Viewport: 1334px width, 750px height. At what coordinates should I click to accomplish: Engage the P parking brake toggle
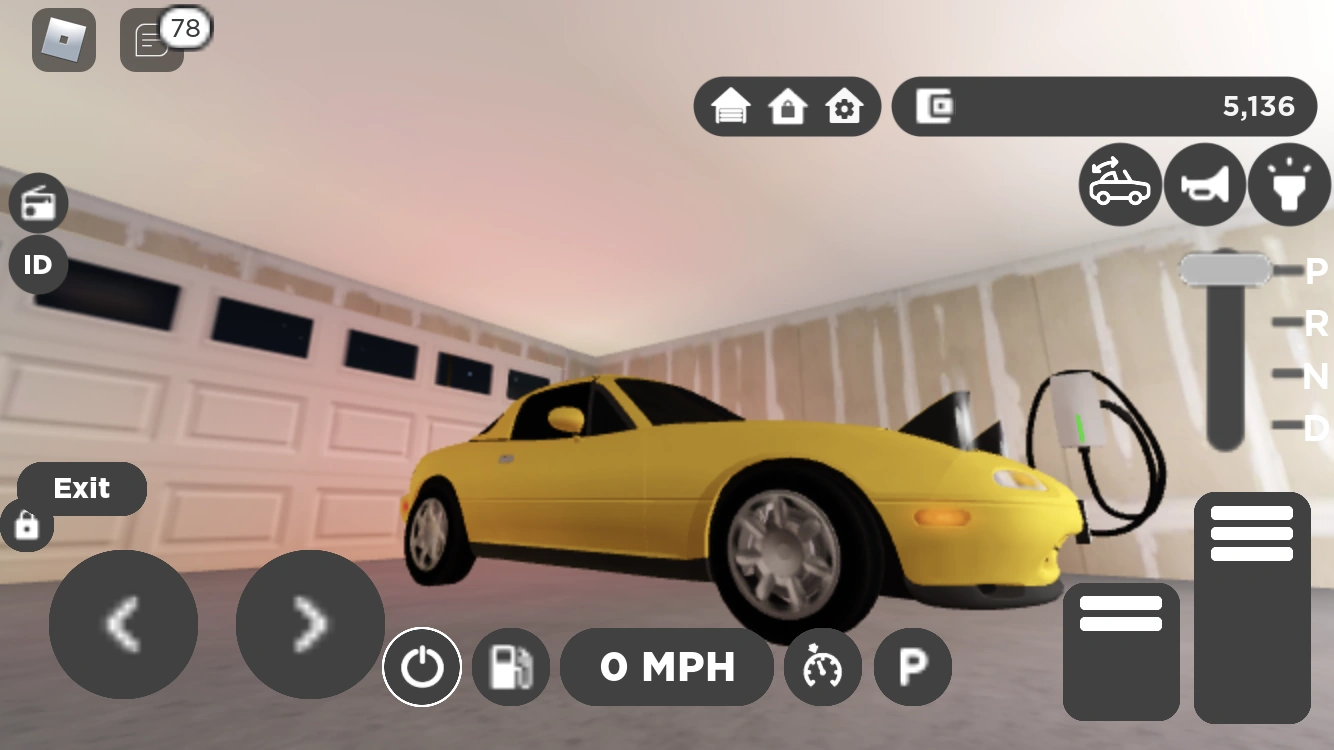tap(912, 667)
